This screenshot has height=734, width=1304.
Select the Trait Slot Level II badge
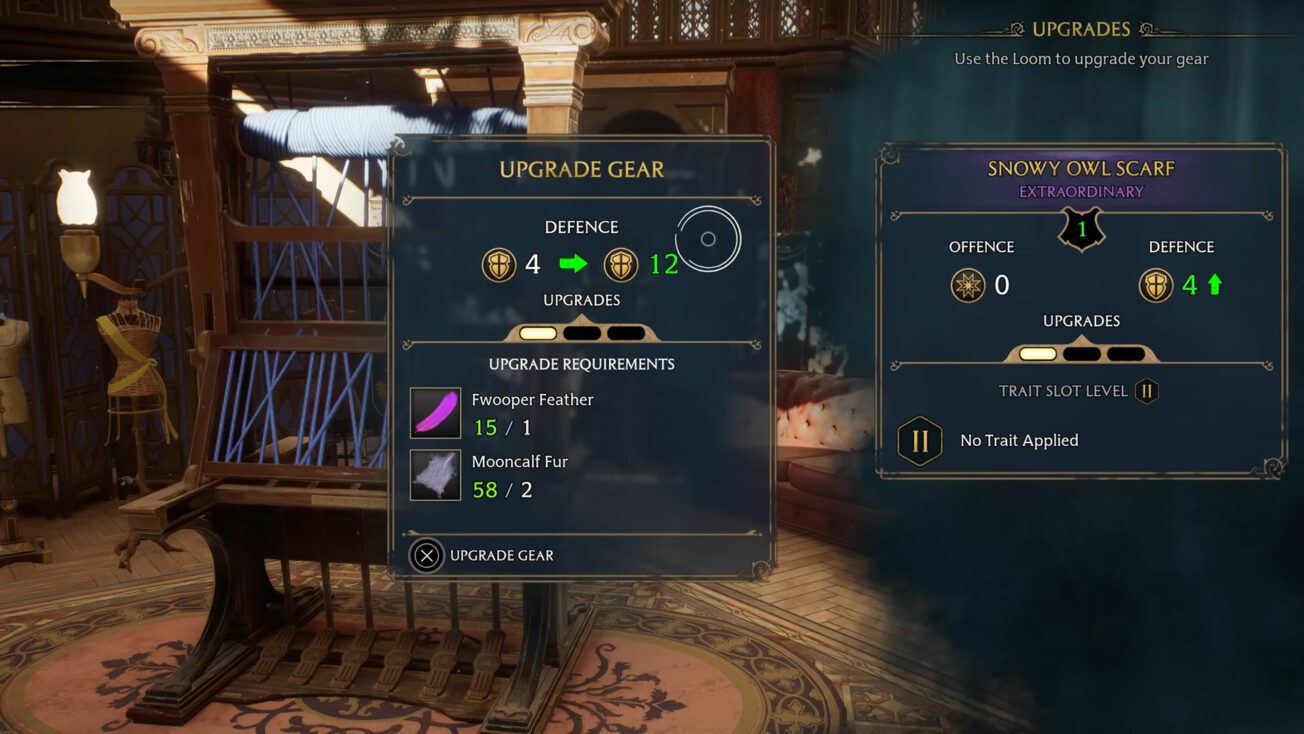[1146, 391]
